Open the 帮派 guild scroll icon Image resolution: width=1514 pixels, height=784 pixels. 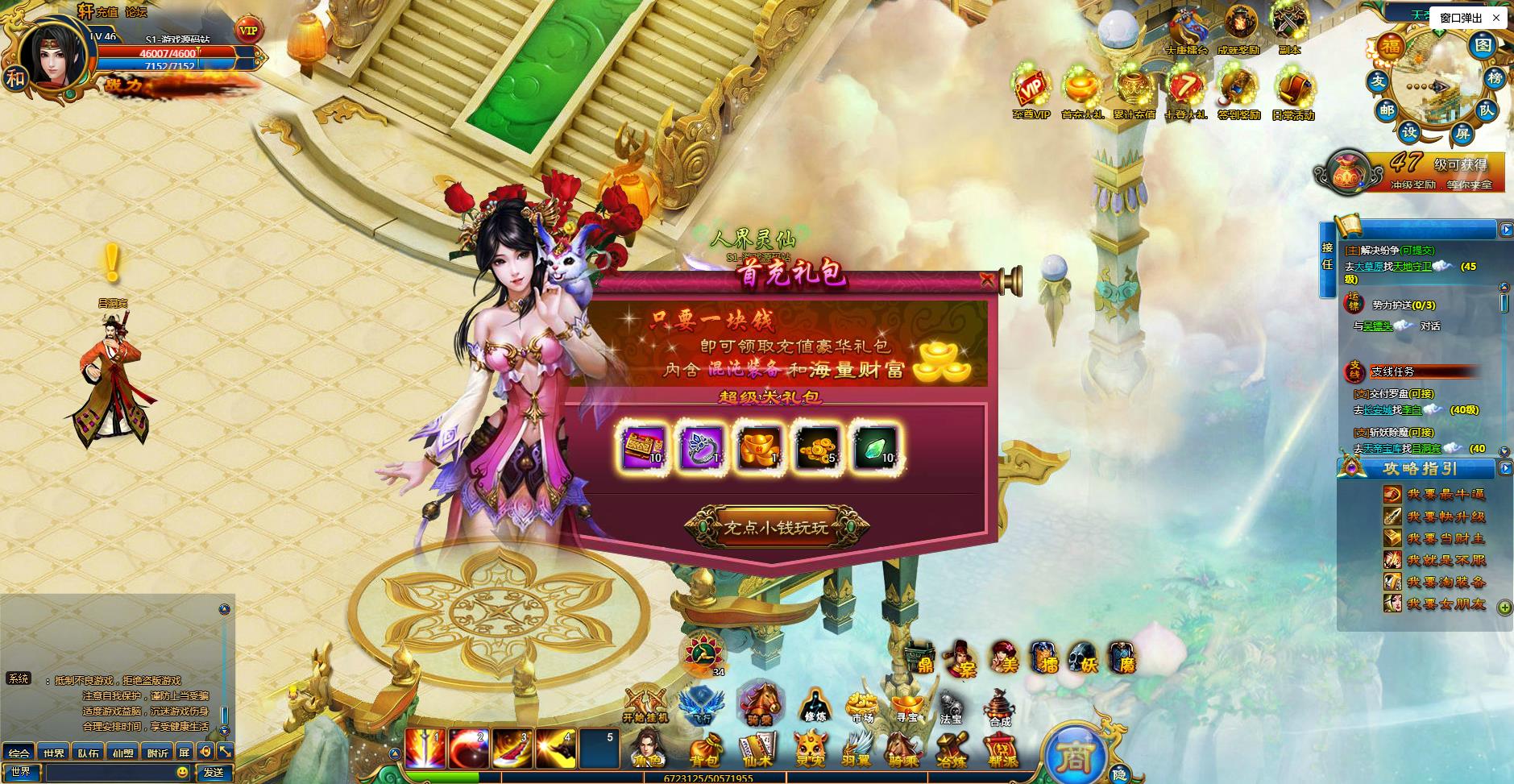pos(1001,751)
